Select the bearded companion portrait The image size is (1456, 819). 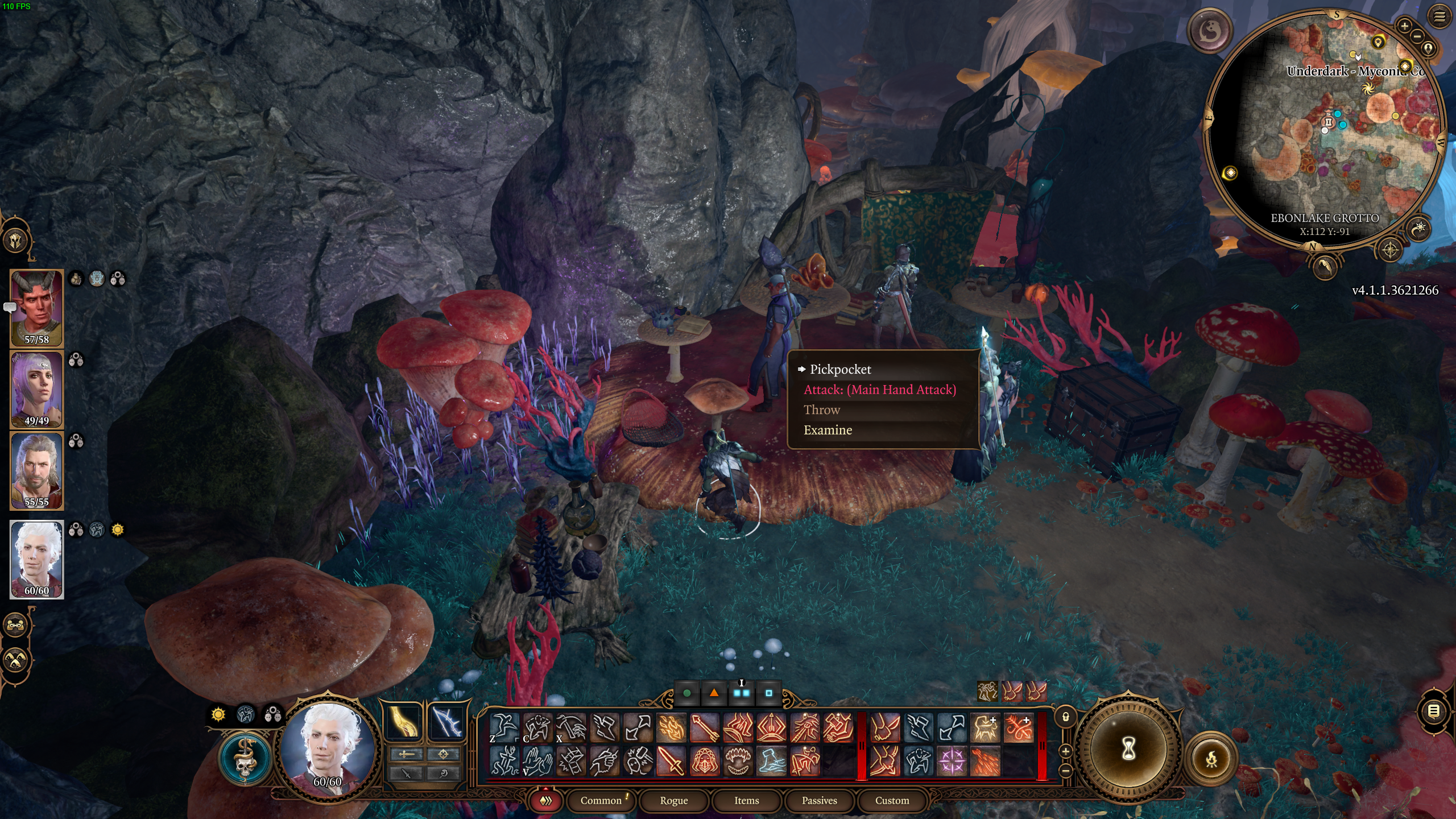pyautogui.click(x=36, y=470)
